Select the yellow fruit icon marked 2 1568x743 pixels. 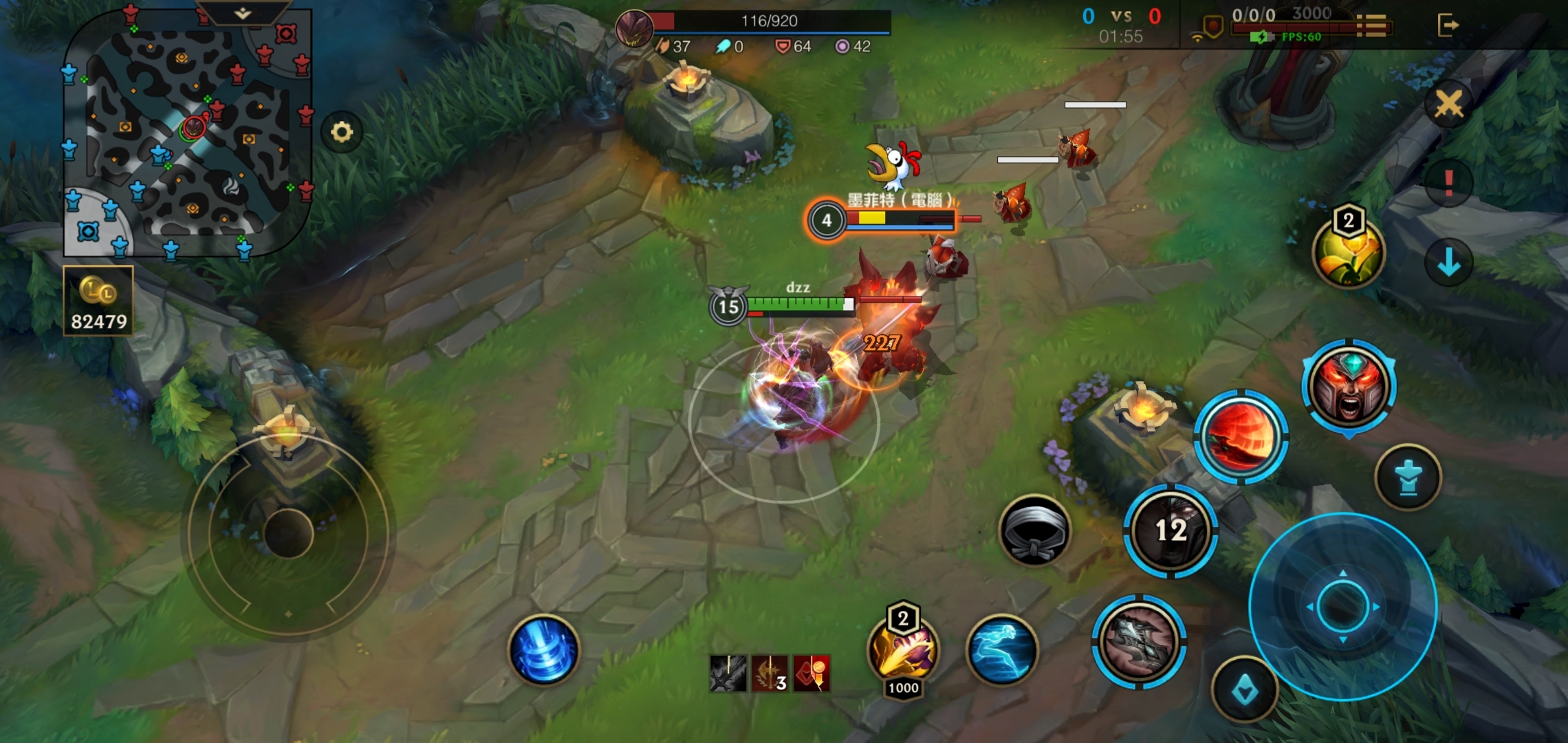(x=1348, y=252)
